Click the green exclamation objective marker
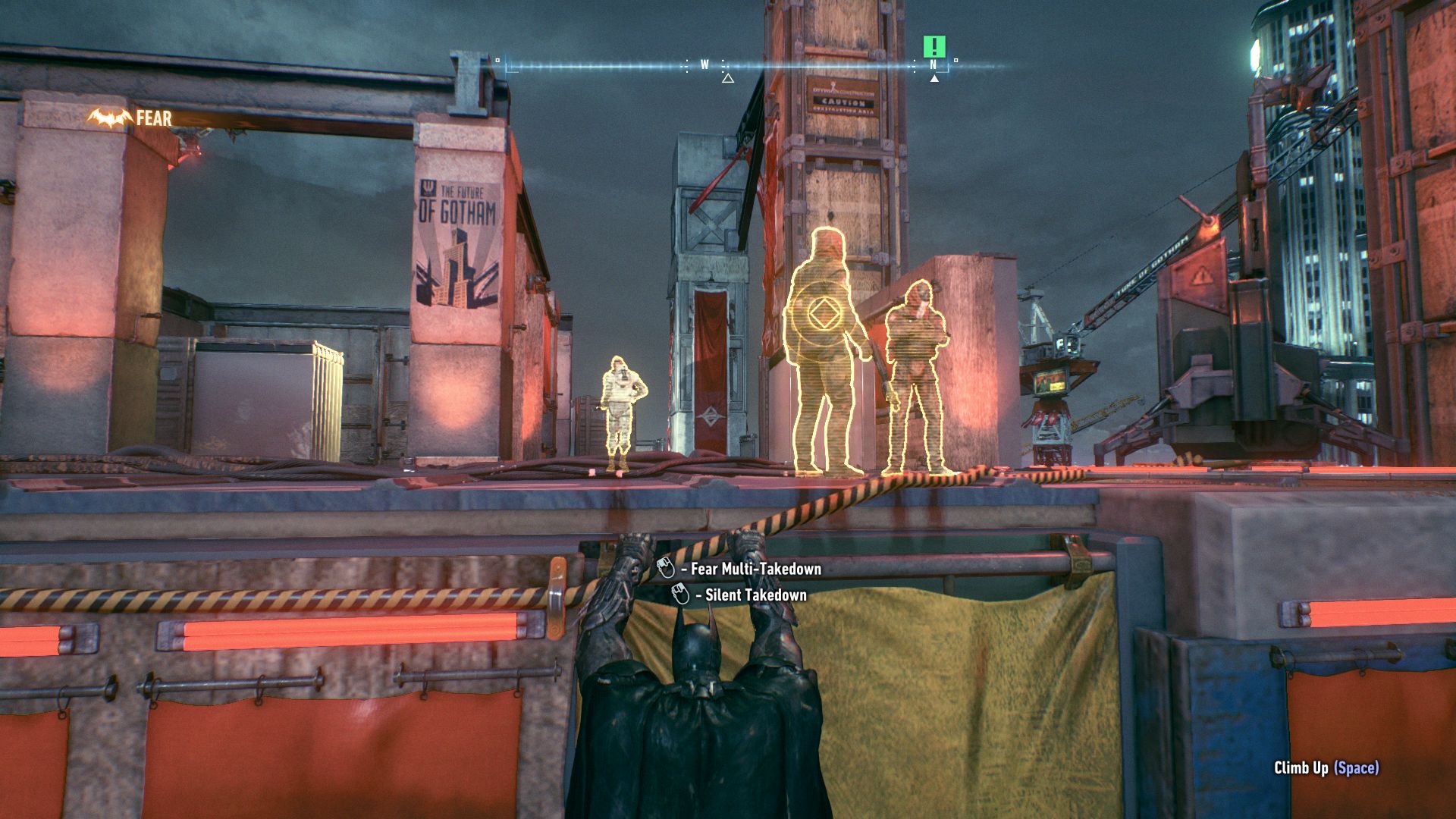 point(934,46)
